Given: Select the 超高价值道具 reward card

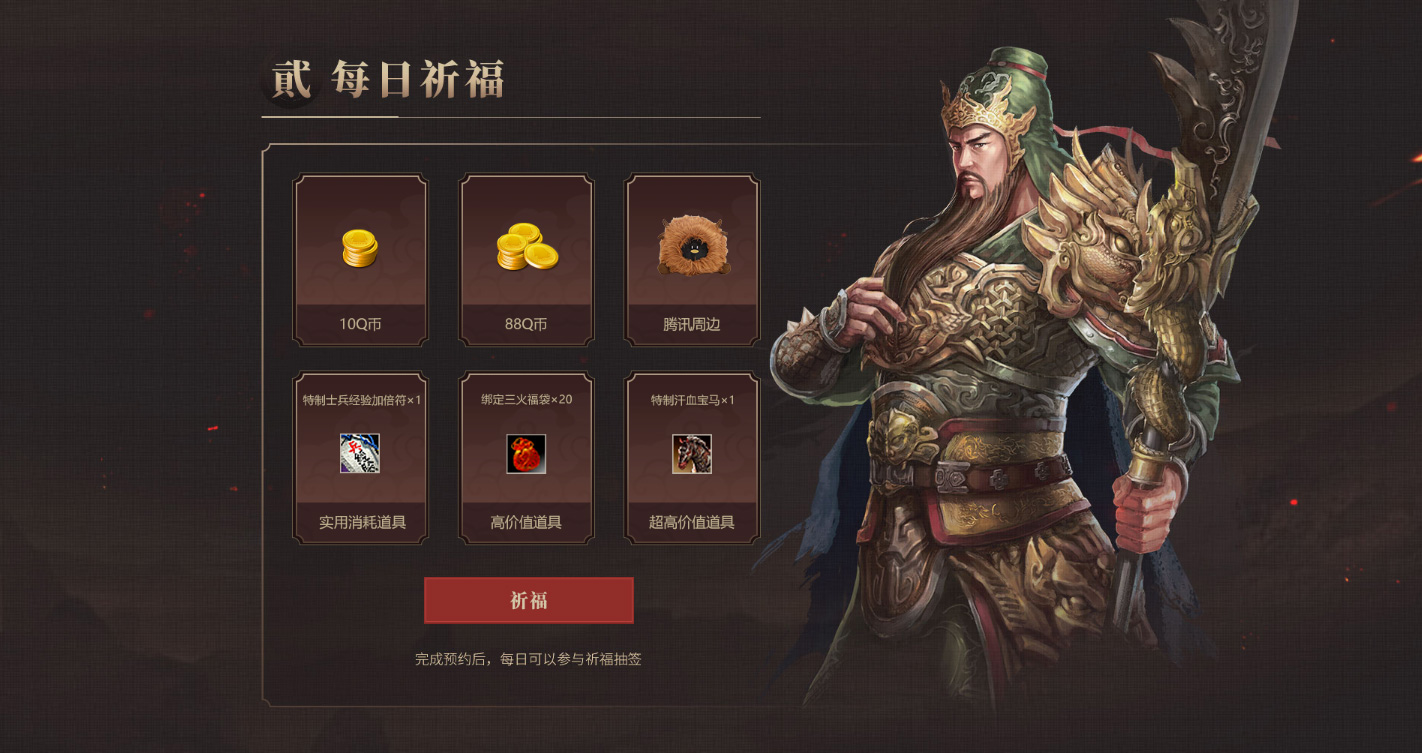Looking at the screenshot, I should click(693, 460).
